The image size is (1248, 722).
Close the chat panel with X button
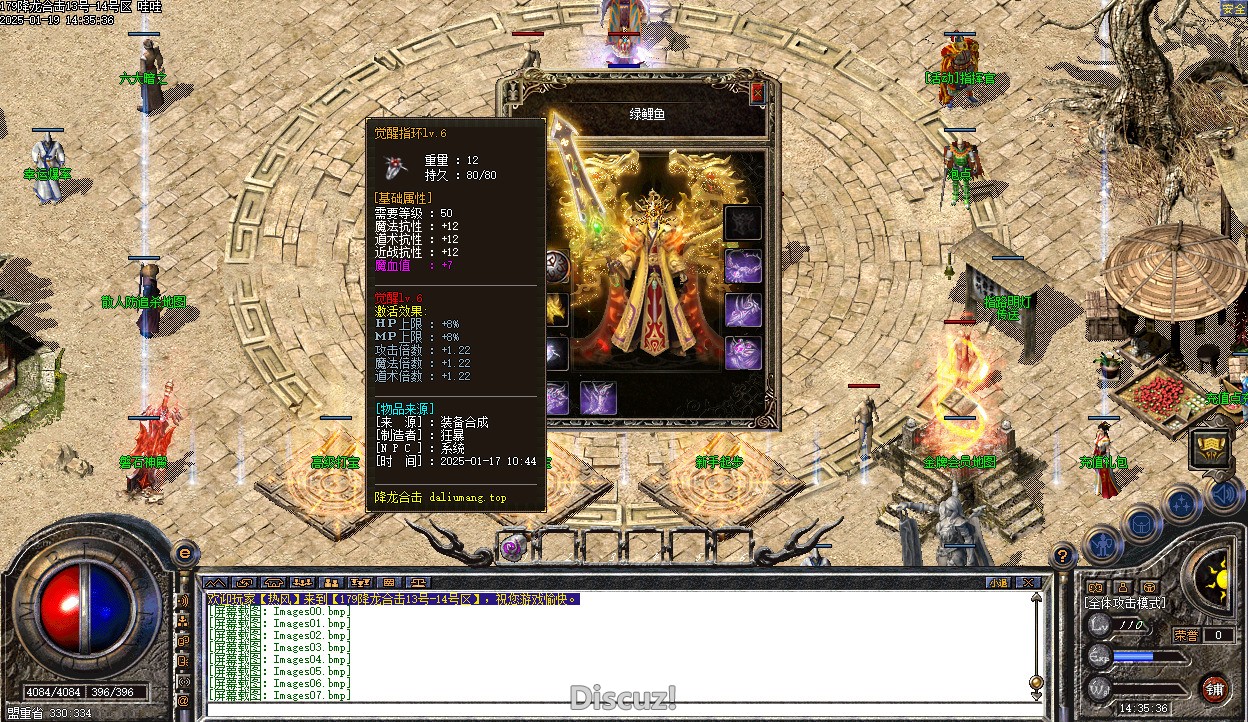coord(1026,582)
